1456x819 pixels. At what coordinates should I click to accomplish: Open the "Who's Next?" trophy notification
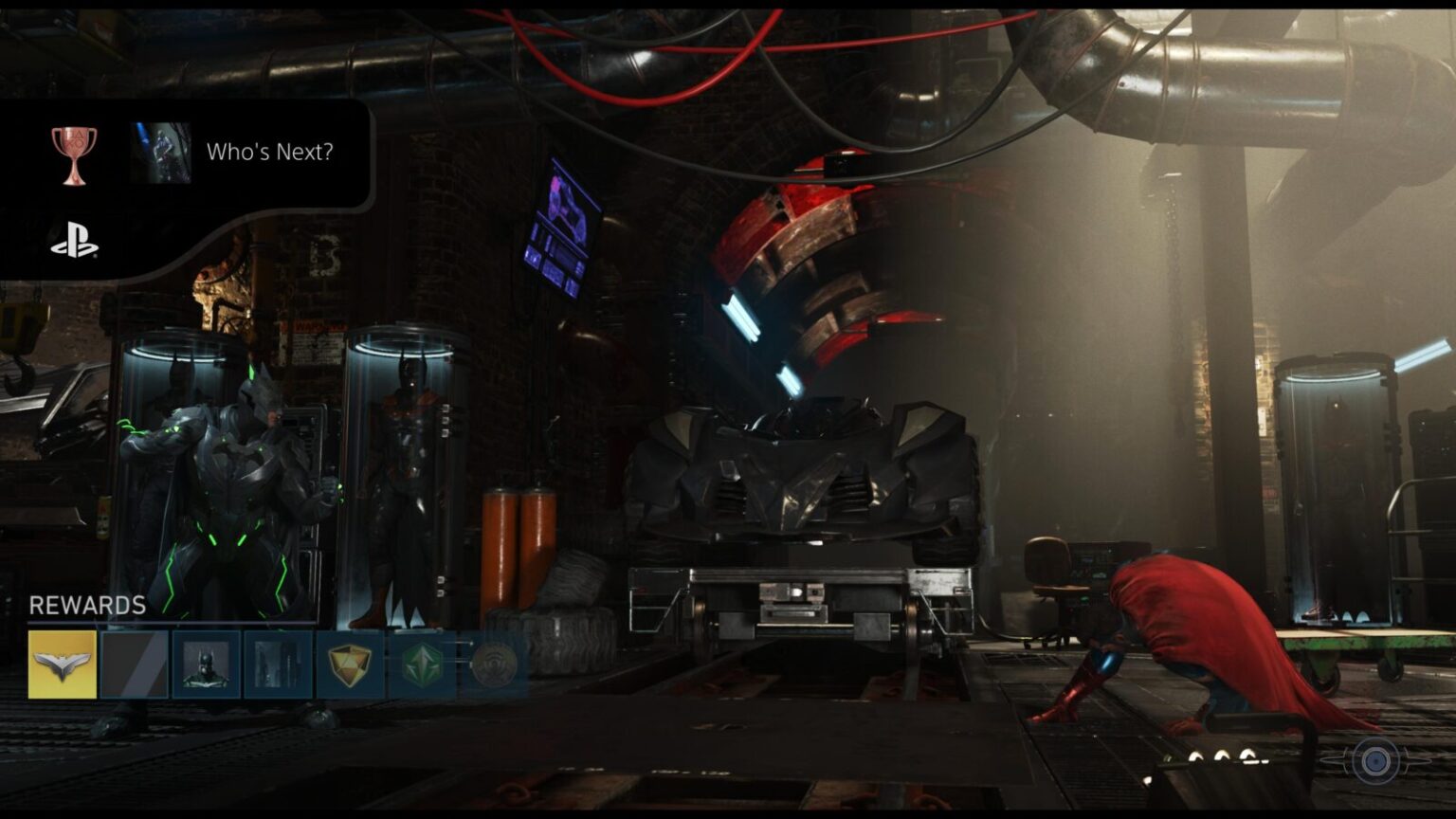coord(270,152)
